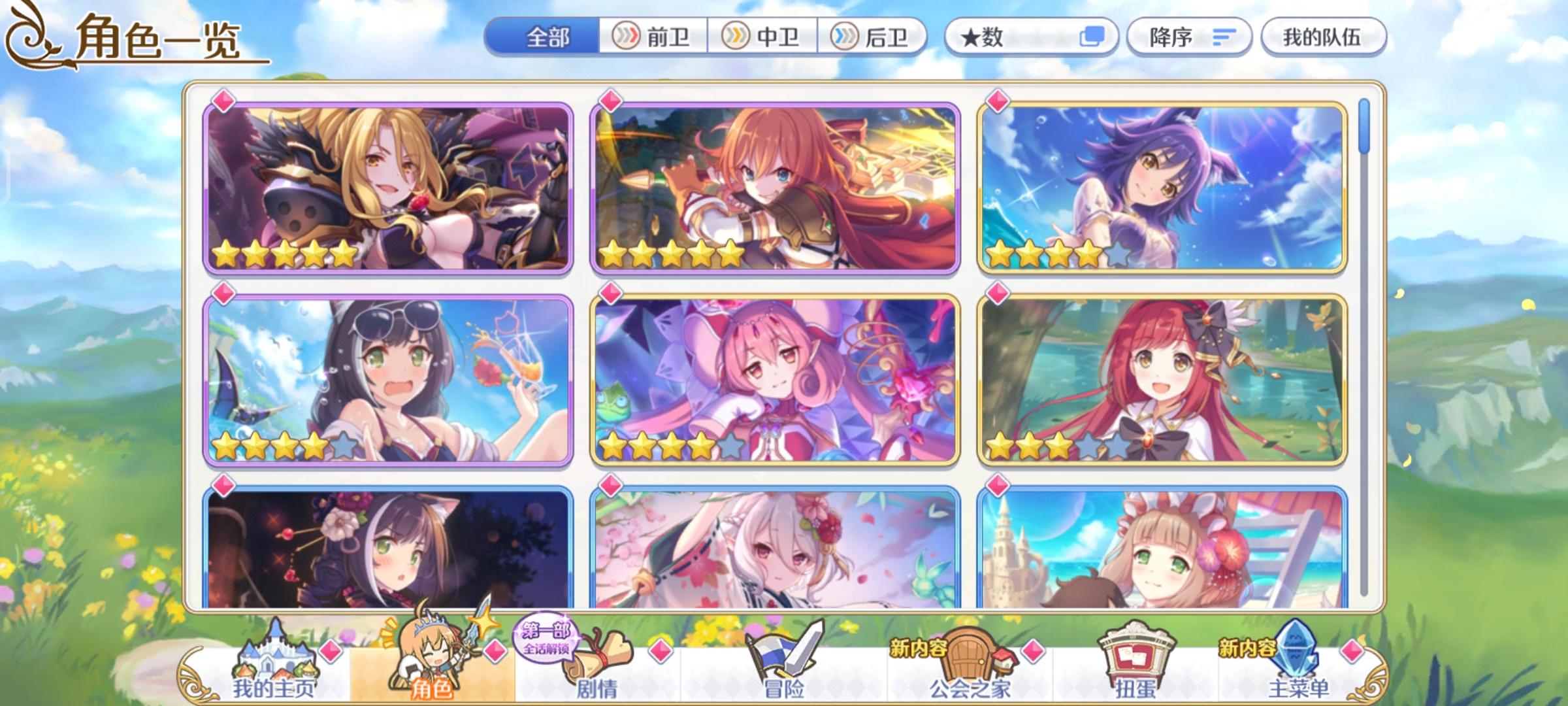Open the ★数 sort criteria selector
The height and width of the screenshot is (706, 1568).
(x=993, y=37)
